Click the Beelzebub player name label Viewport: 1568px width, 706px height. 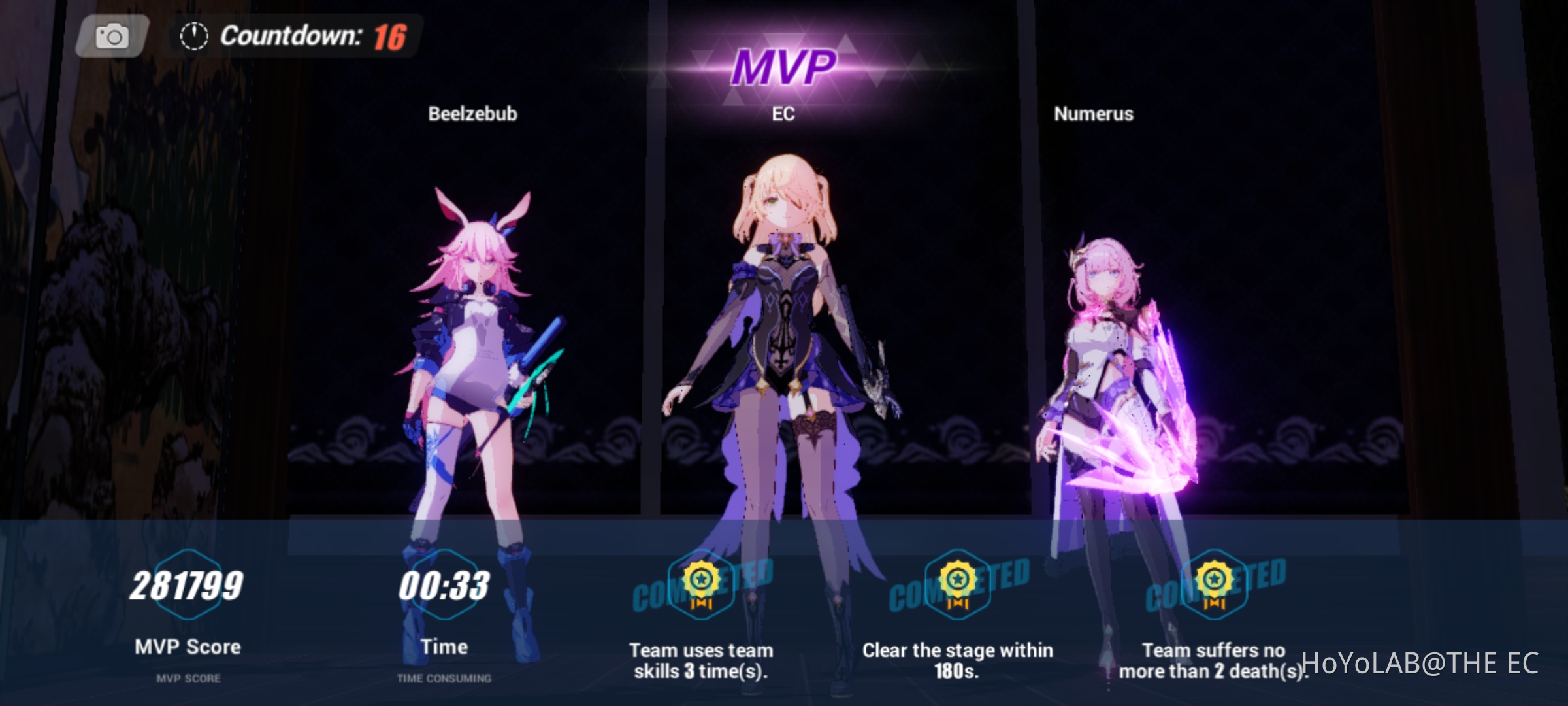472,113
